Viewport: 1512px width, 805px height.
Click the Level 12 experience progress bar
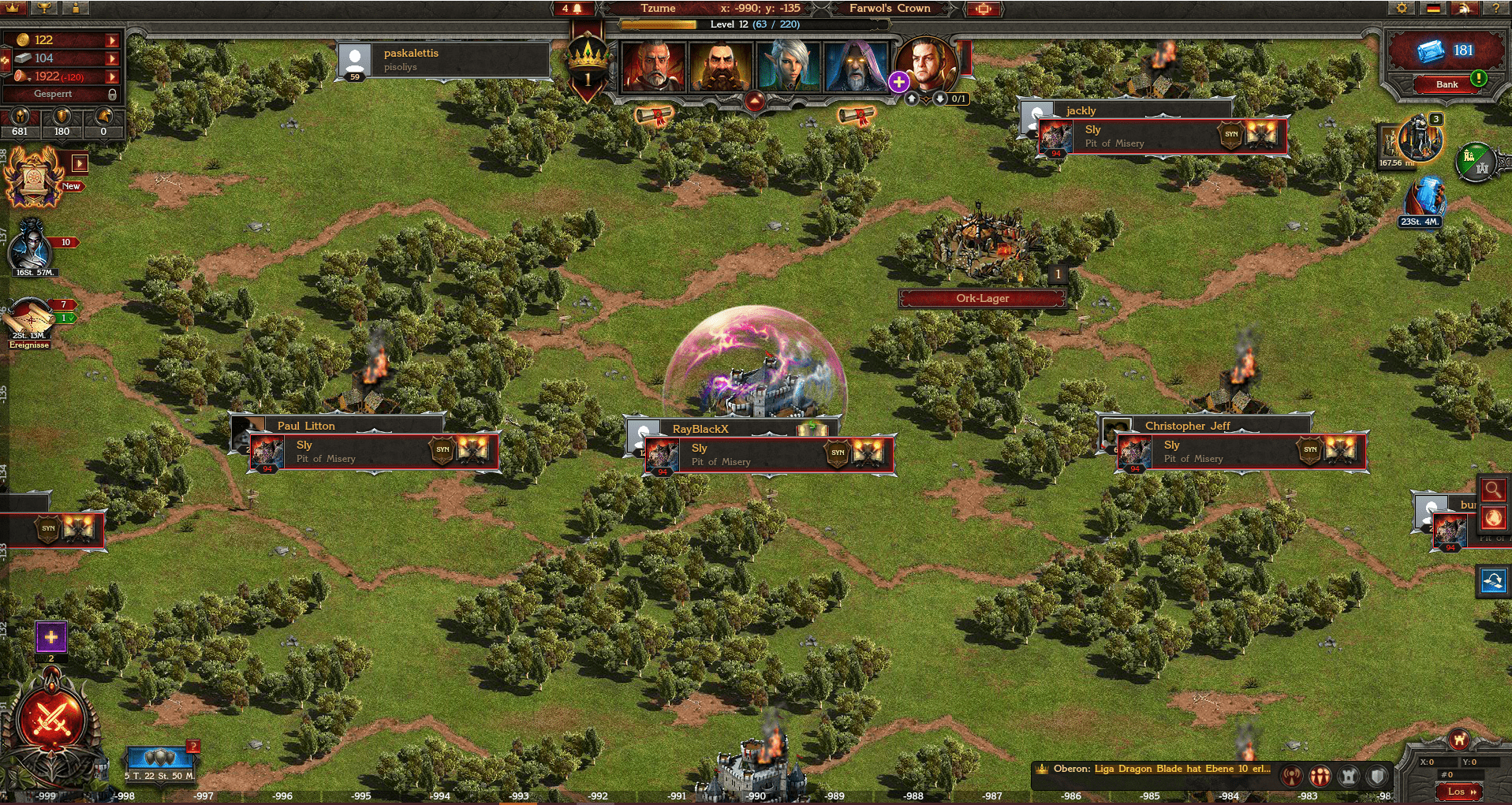click(757, 24)
